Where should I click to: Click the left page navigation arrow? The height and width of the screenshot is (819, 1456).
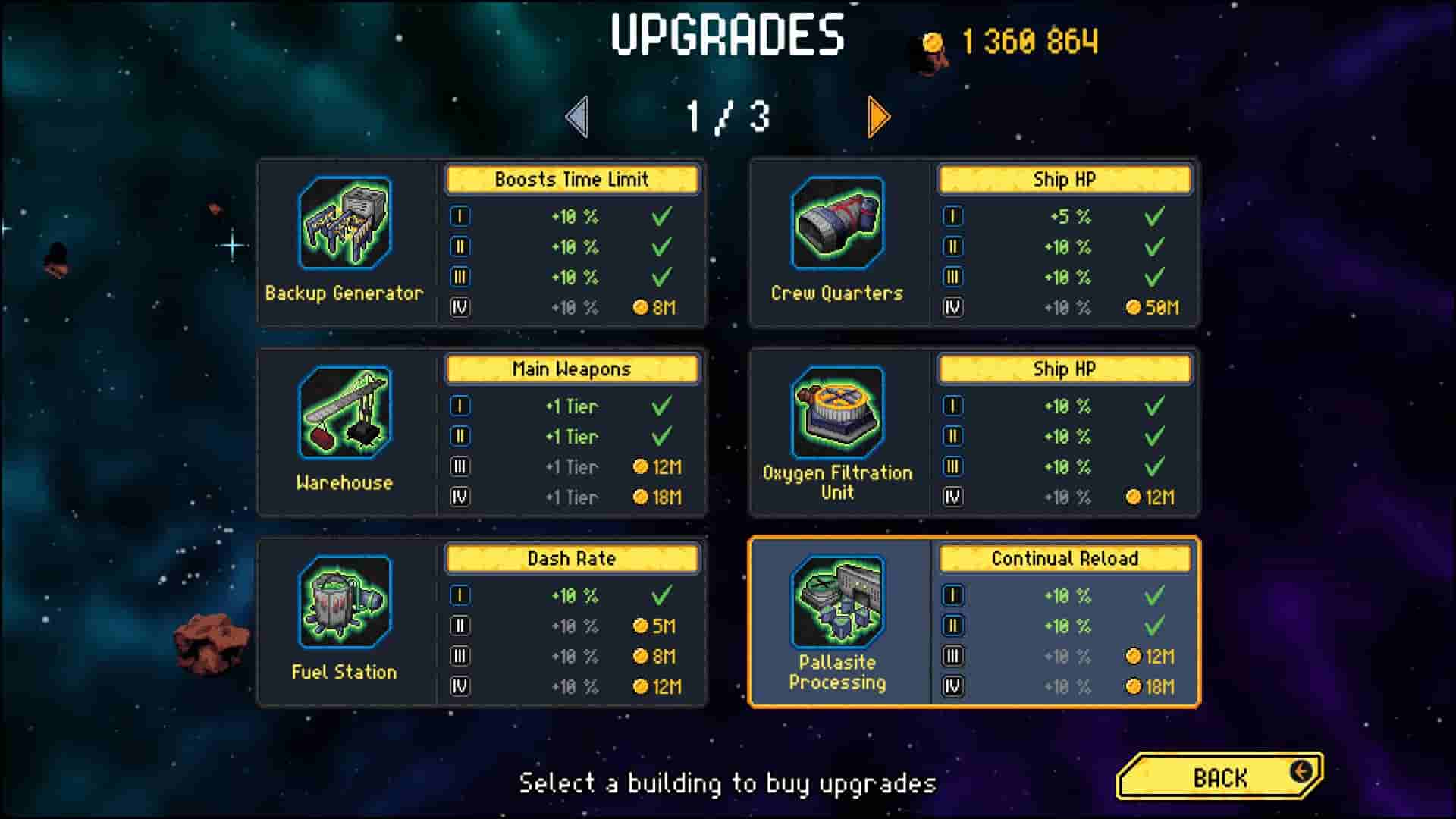578,118
